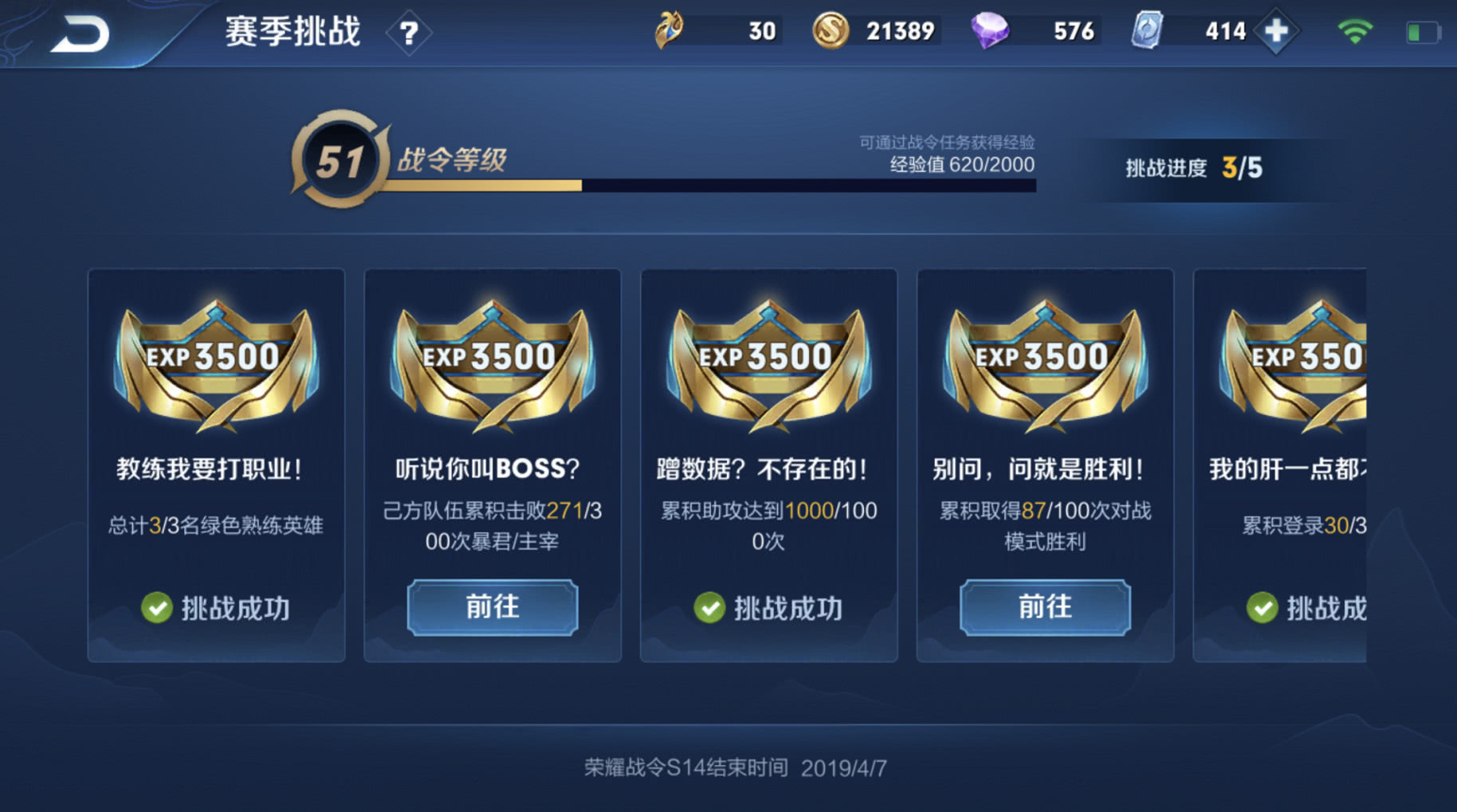Image resolution: width=1457 pixels, height=812 pixels.
Task: Tap the Wi-Fi status icon at top right
Action: click(1354, 29)
